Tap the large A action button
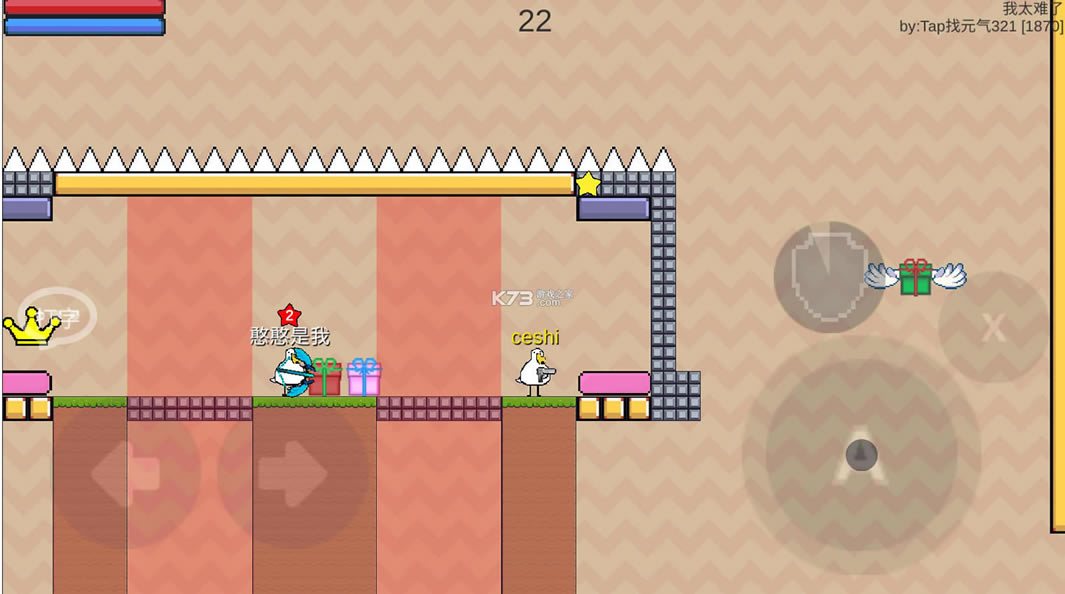1065x594 pixels. pyautogui.click(x=860, y=456)
